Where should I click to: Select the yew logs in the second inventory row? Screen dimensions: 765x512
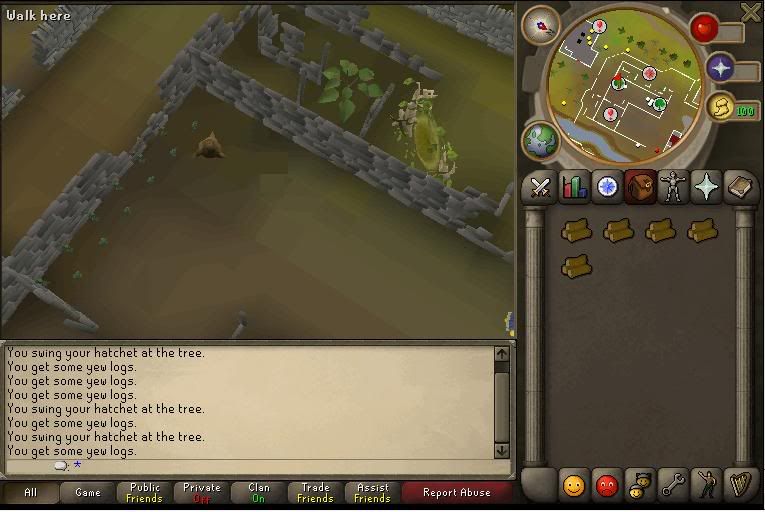[576, 267]
